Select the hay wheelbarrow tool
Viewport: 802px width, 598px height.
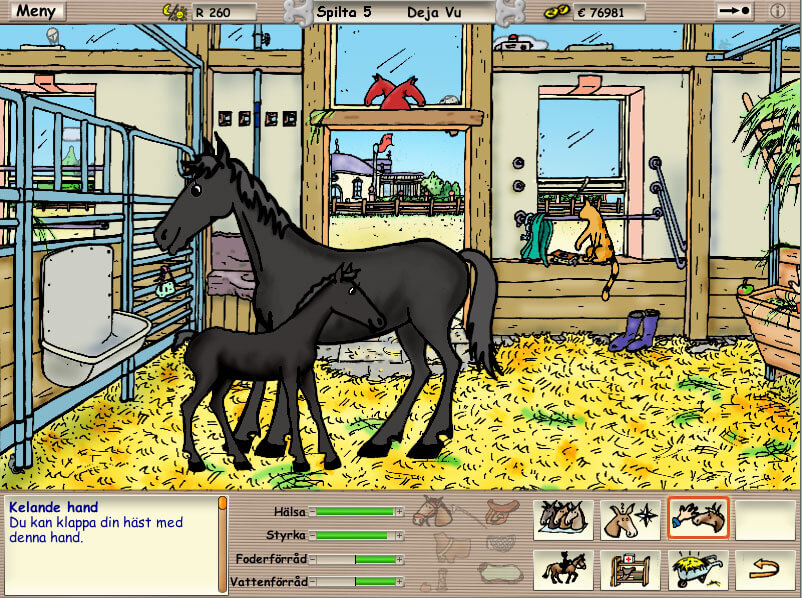coord(697,570)
